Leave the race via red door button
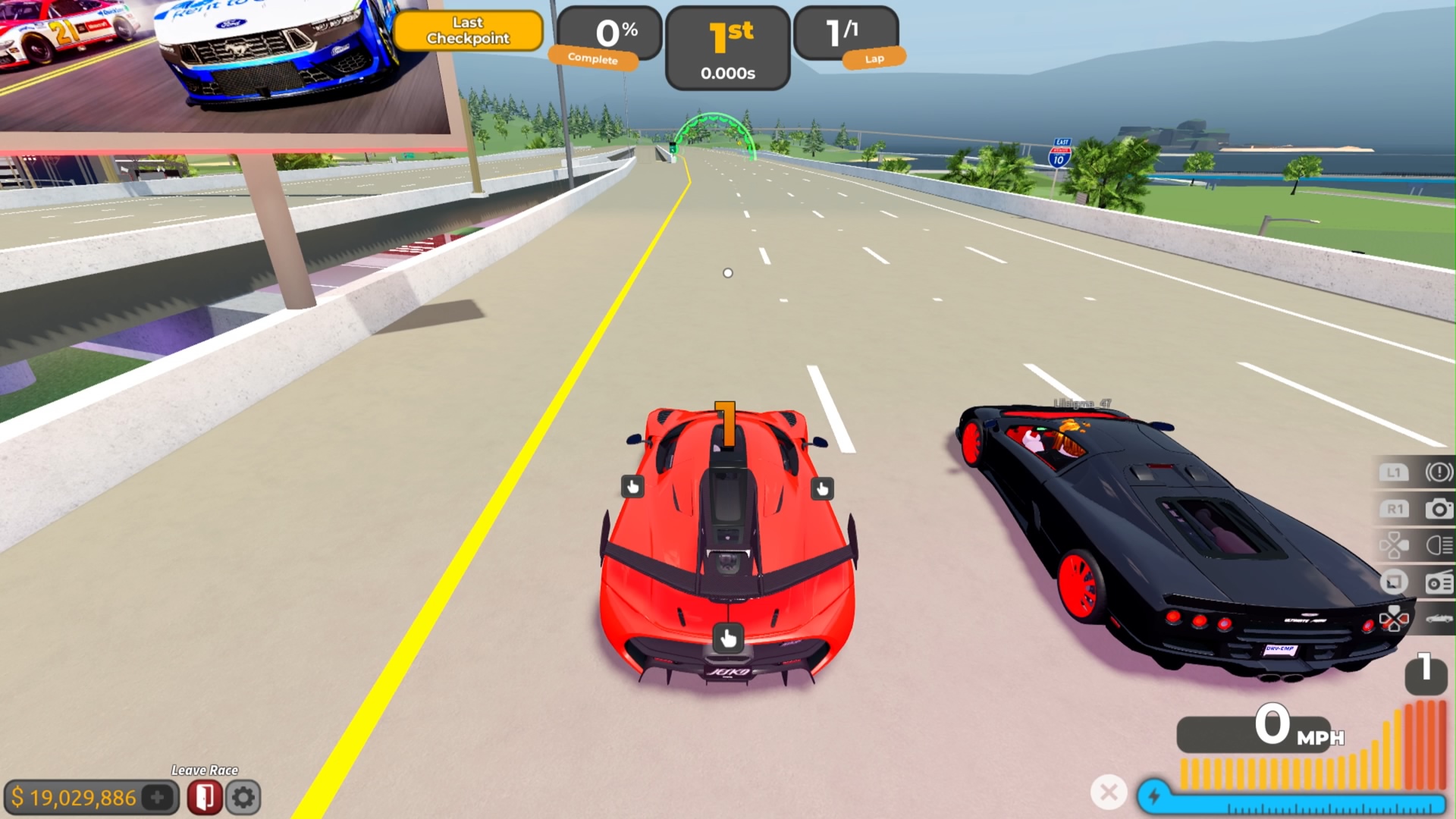This screenshot has height=819, width=1456. [x=204, y=797]
